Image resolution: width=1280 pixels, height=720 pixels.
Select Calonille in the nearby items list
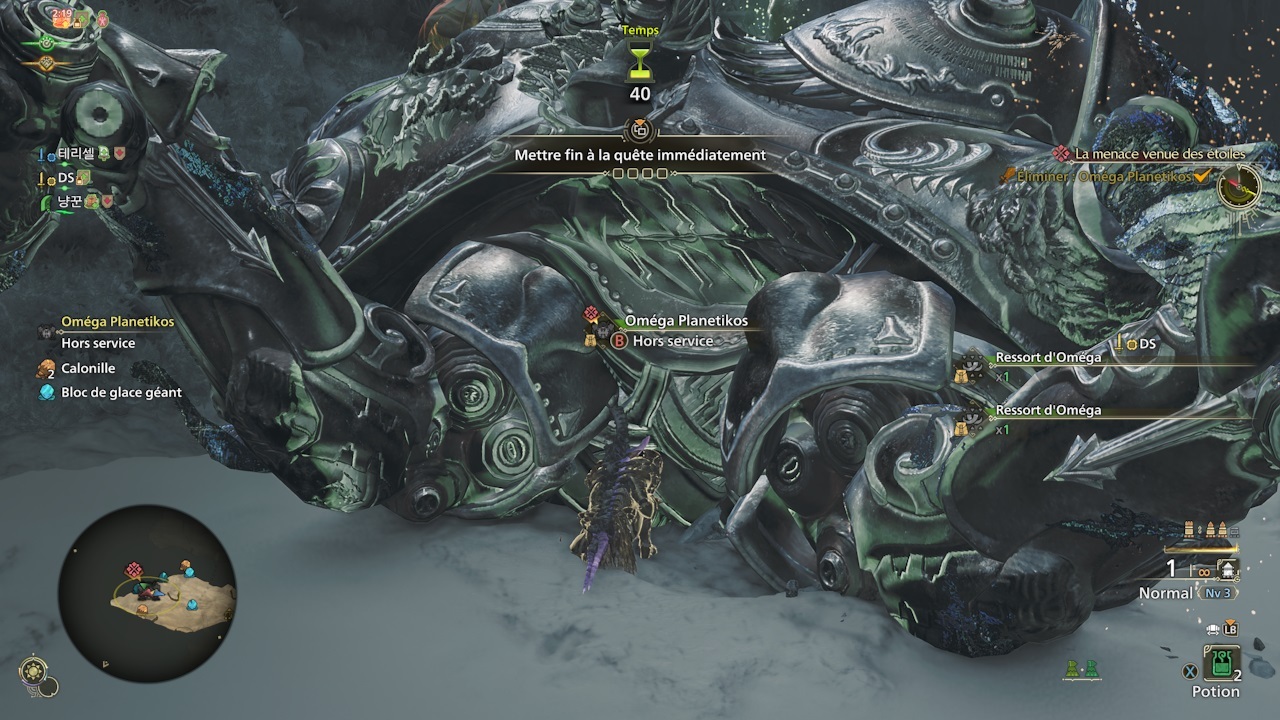coord(88,368)
